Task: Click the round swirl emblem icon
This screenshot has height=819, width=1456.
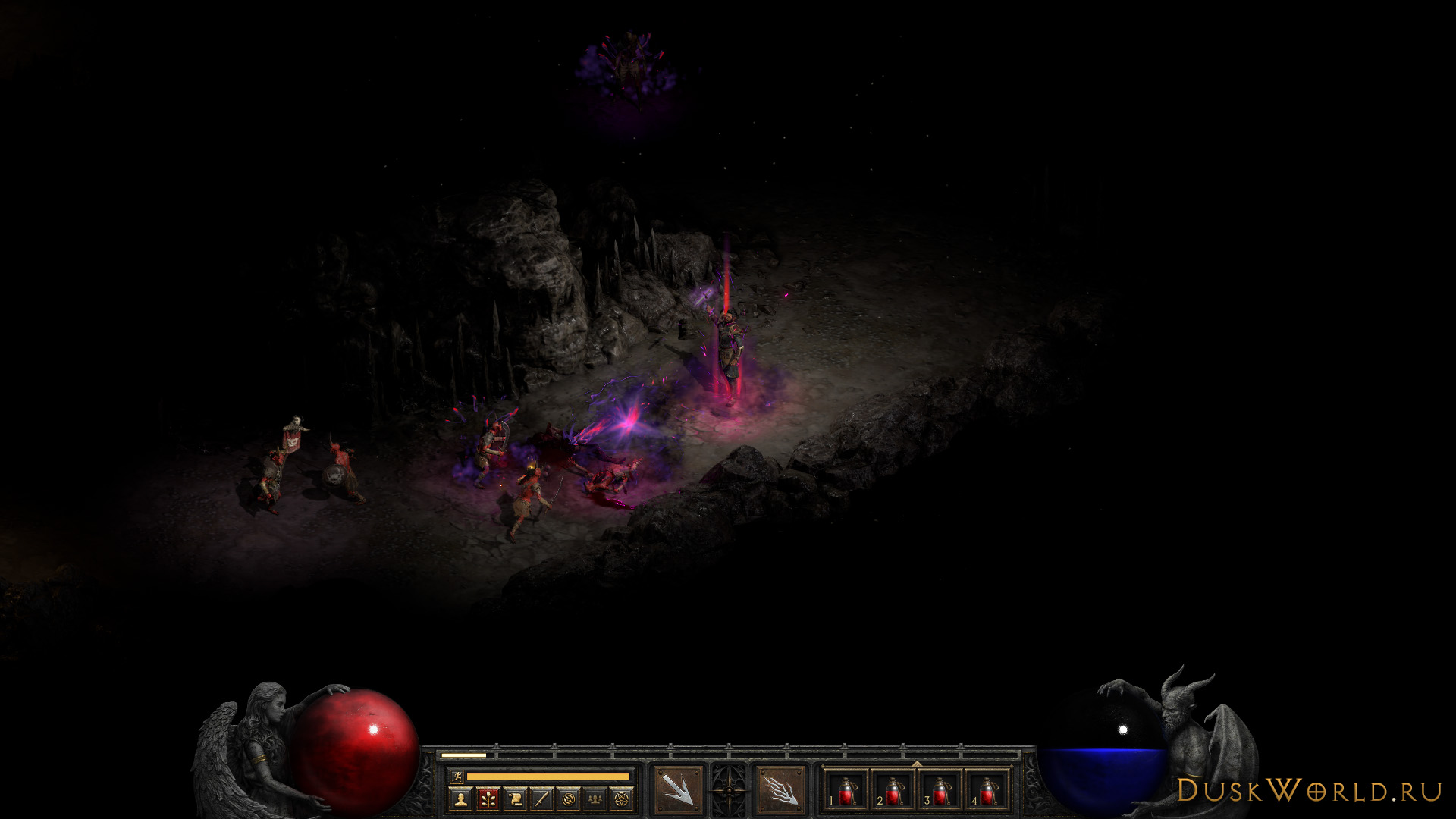Action: [x=569, y=799]
